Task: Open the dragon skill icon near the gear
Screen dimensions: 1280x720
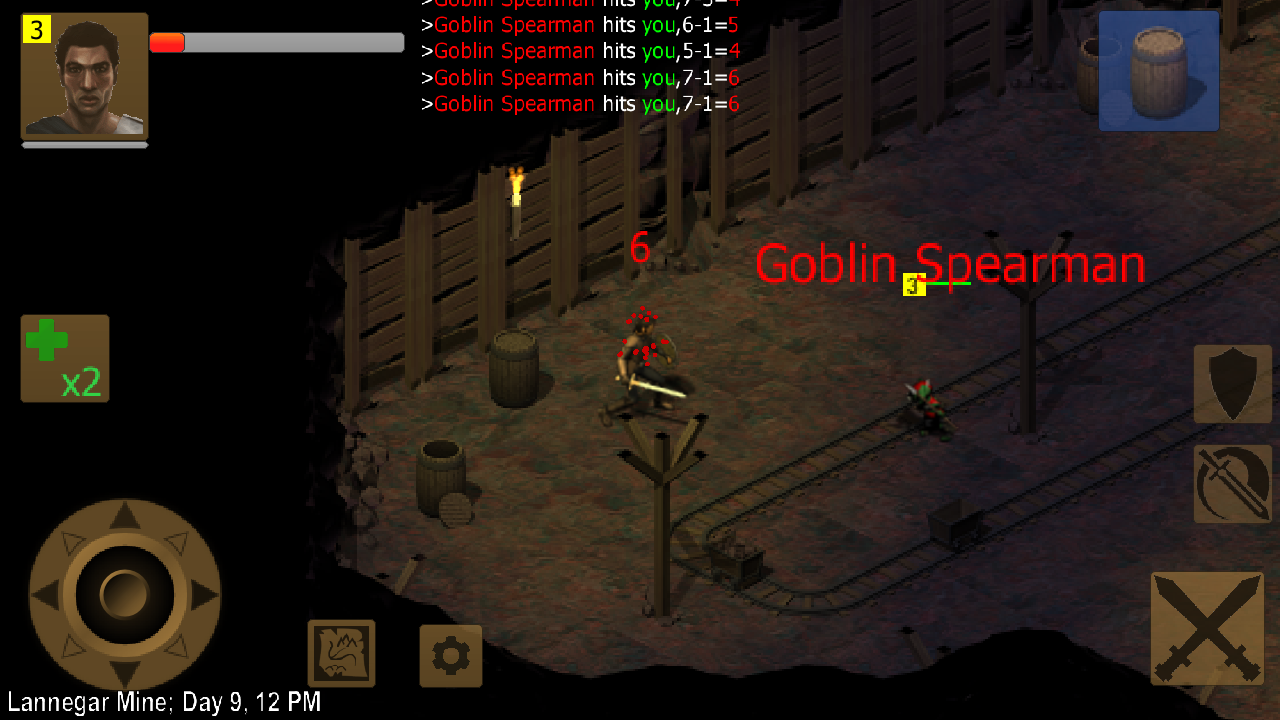Action: 341,654
